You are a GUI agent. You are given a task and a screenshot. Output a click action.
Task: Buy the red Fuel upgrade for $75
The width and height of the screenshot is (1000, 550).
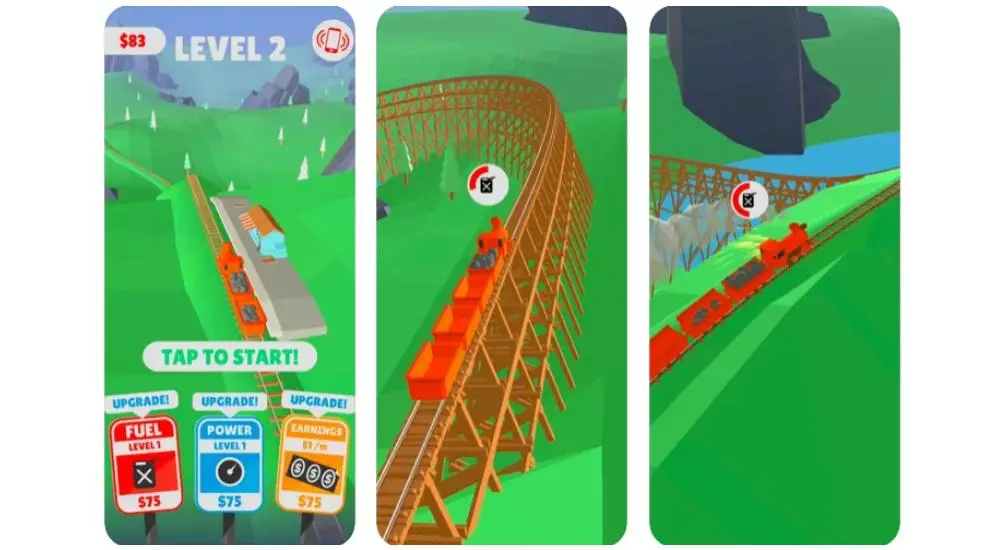143,464
